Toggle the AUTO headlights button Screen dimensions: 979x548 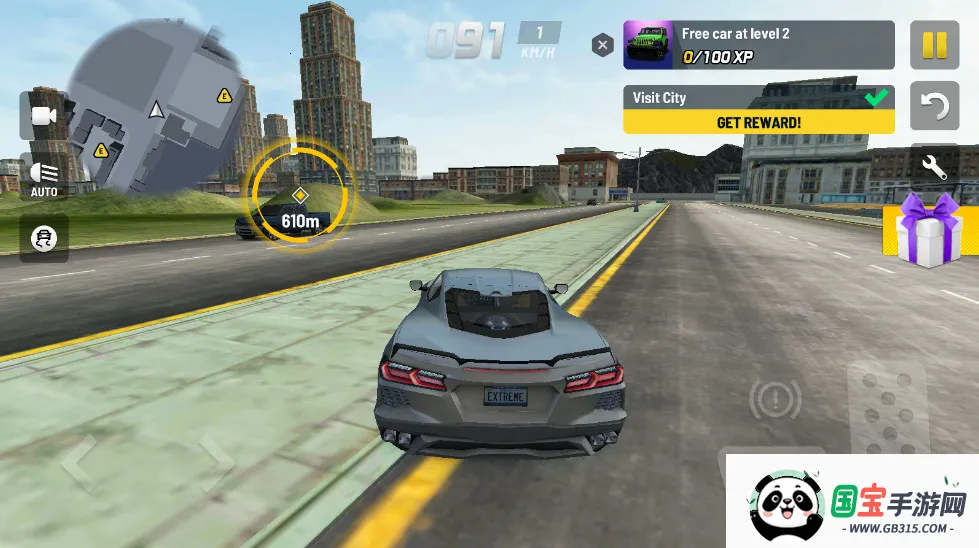coord(44,178)
